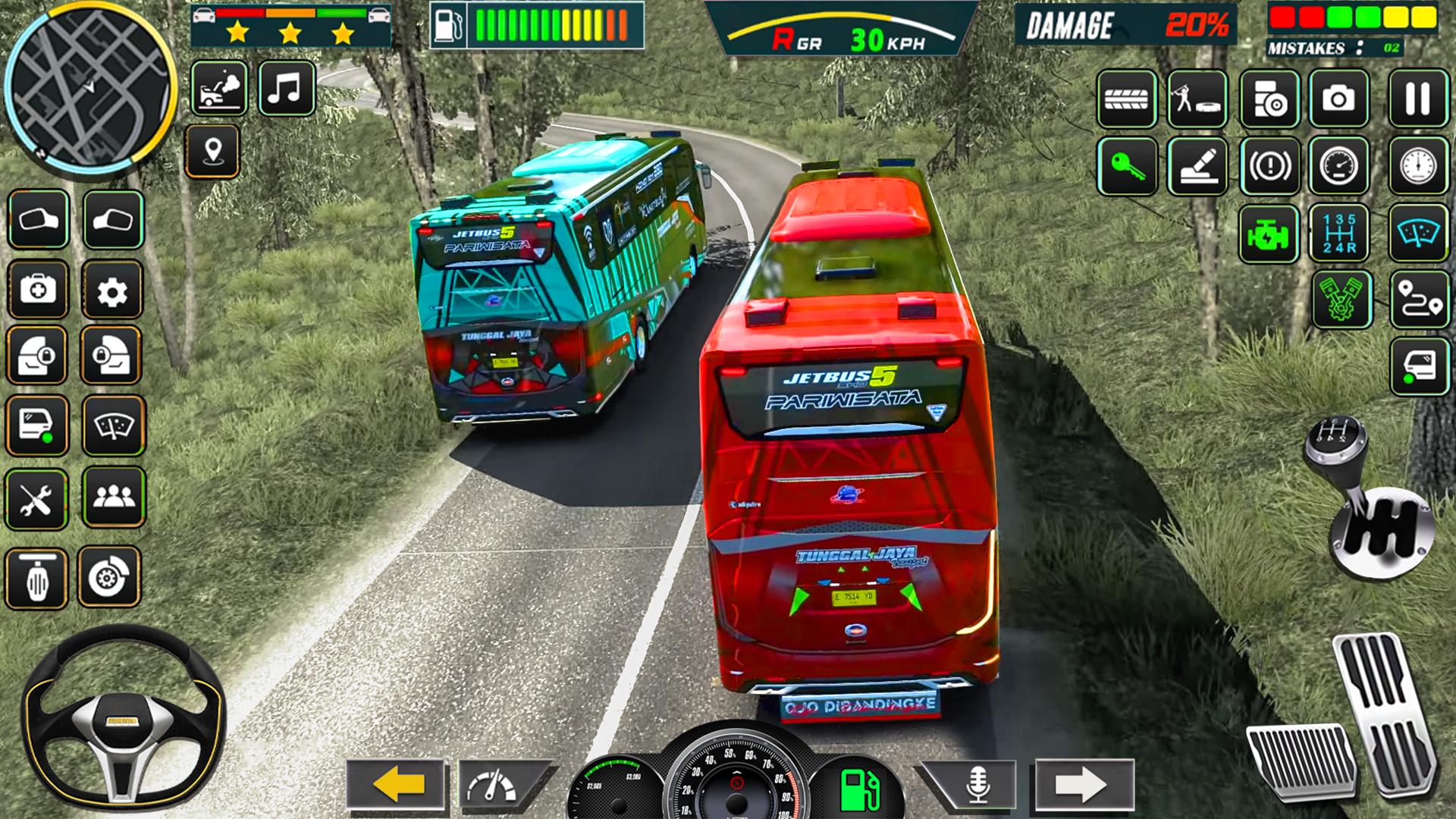Select the left side mirror view

(x=38, y=220)
